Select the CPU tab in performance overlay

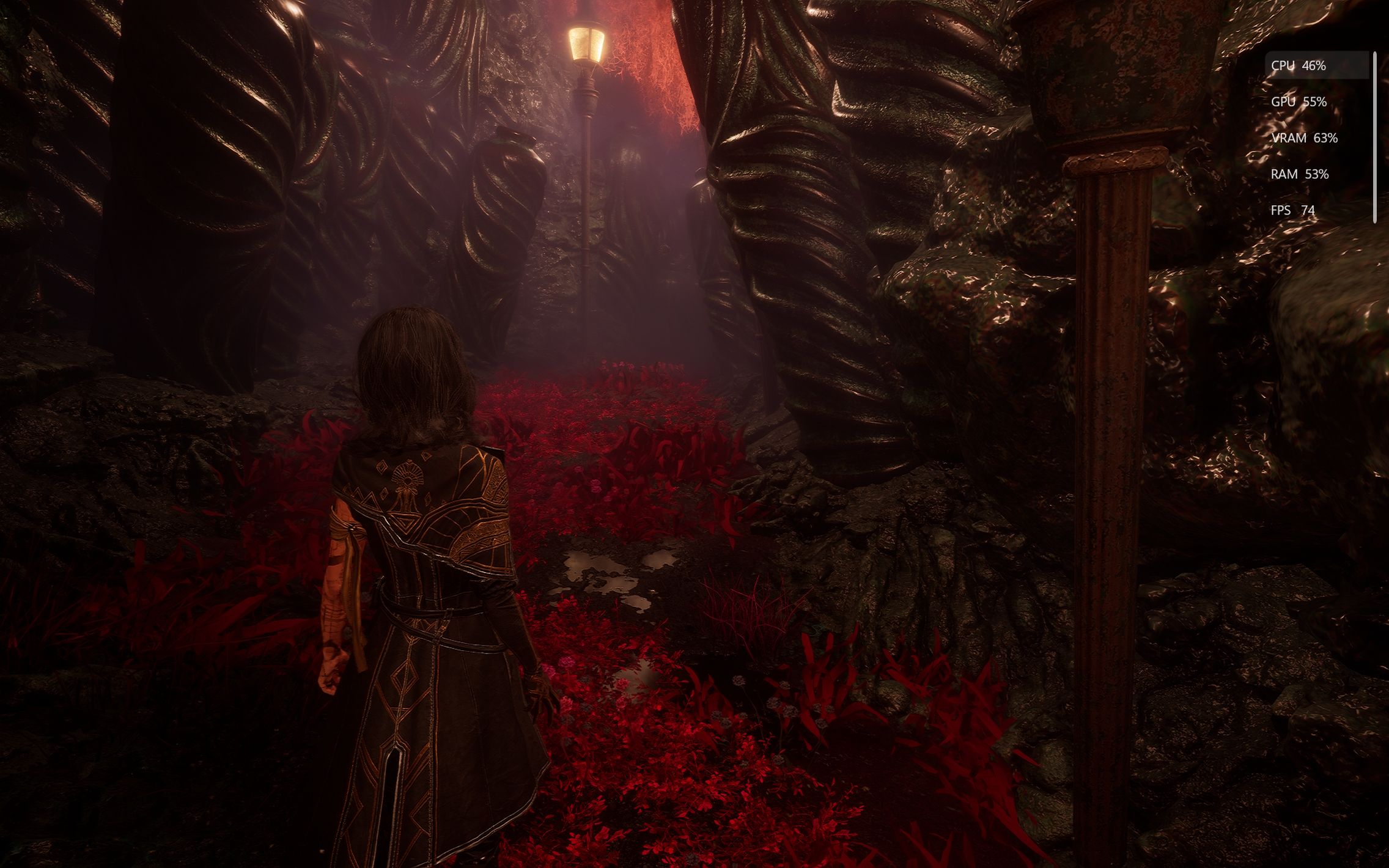pyautogui.click(x=1316, y=65)
